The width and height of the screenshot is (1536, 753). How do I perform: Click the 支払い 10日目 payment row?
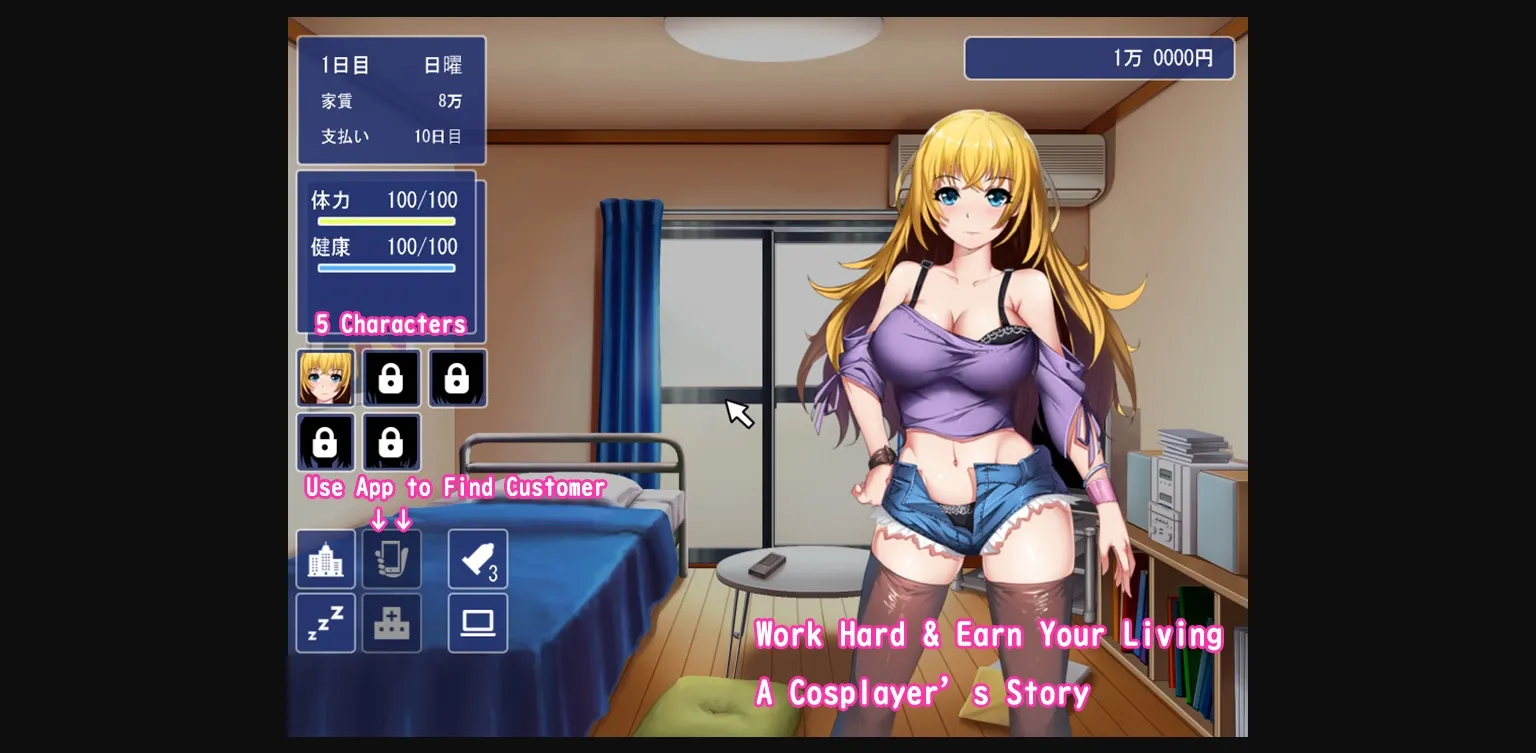pos(391,136)
